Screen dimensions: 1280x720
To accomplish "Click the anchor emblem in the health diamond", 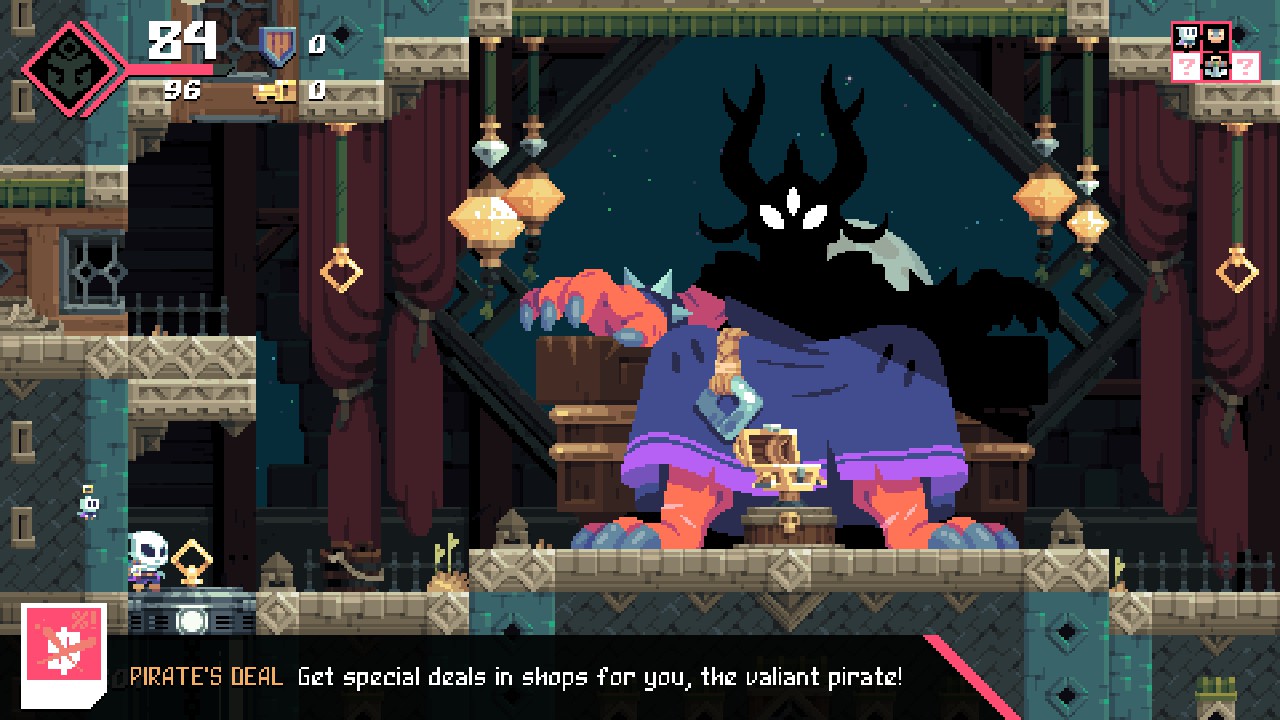I will 68,68.
